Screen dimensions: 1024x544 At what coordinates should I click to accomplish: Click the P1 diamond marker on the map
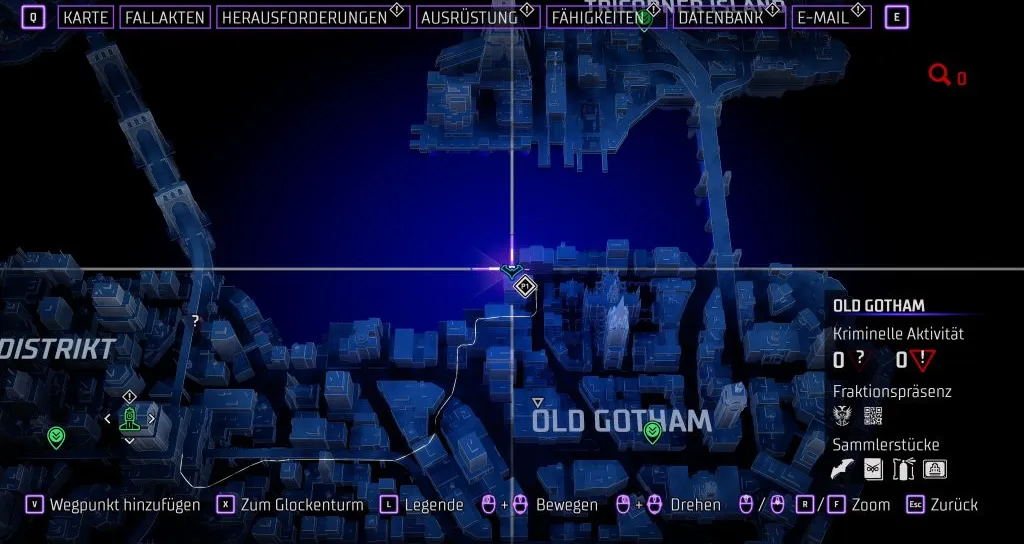tap(525, 288)
